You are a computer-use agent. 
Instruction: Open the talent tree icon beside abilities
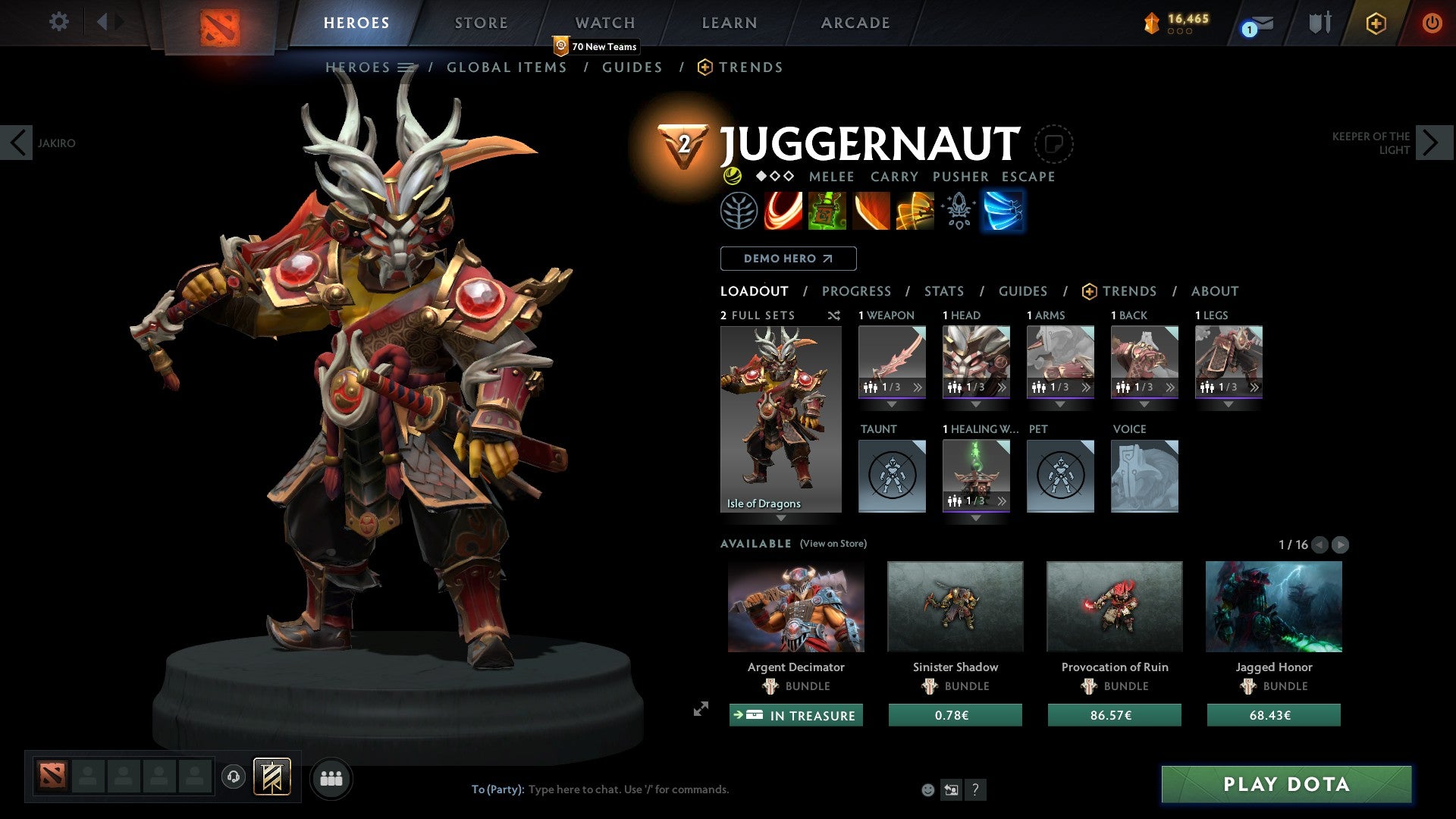point(739,211)
